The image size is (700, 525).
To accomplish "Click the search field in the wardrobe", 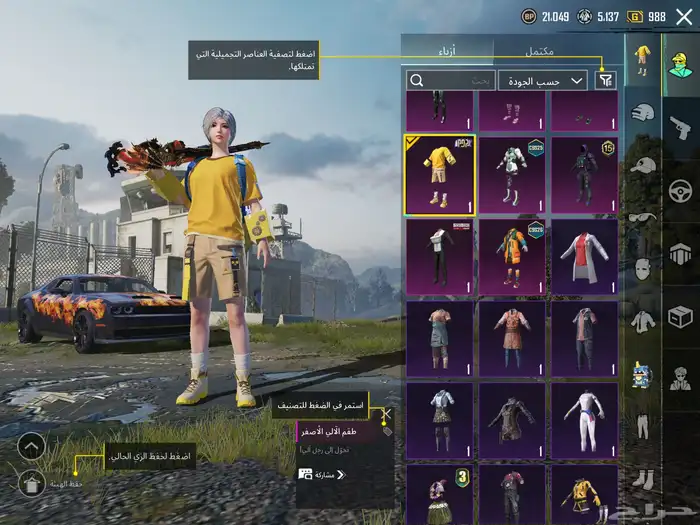I will click(450, 80).
